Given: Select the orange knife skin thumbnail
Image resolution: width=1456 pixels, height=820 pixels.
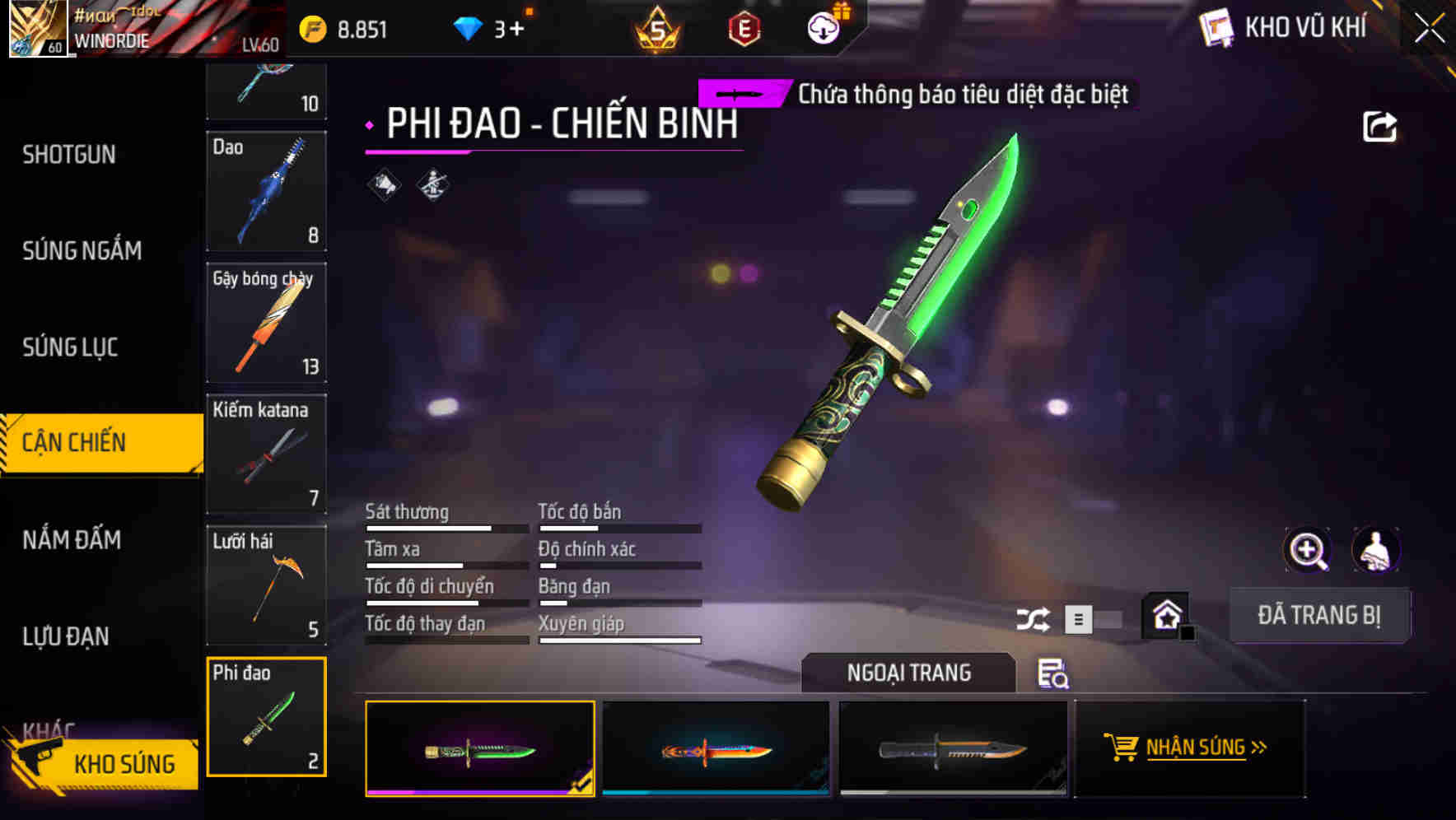Looking at the screenshot, I should (715, 749).
